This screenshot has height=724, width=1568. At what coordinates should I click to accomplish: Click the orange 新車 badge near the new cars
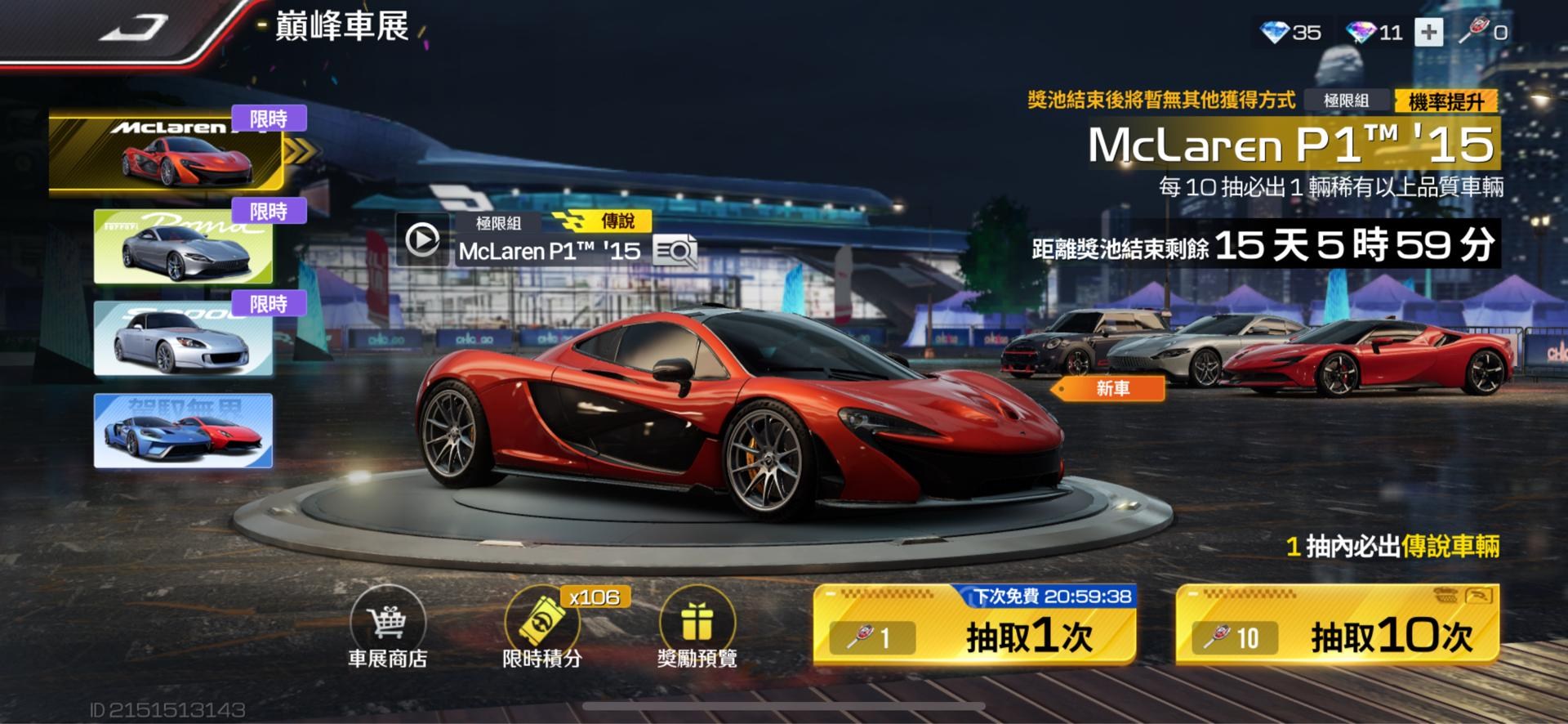pyautogui.click(x=1111, y=390)
